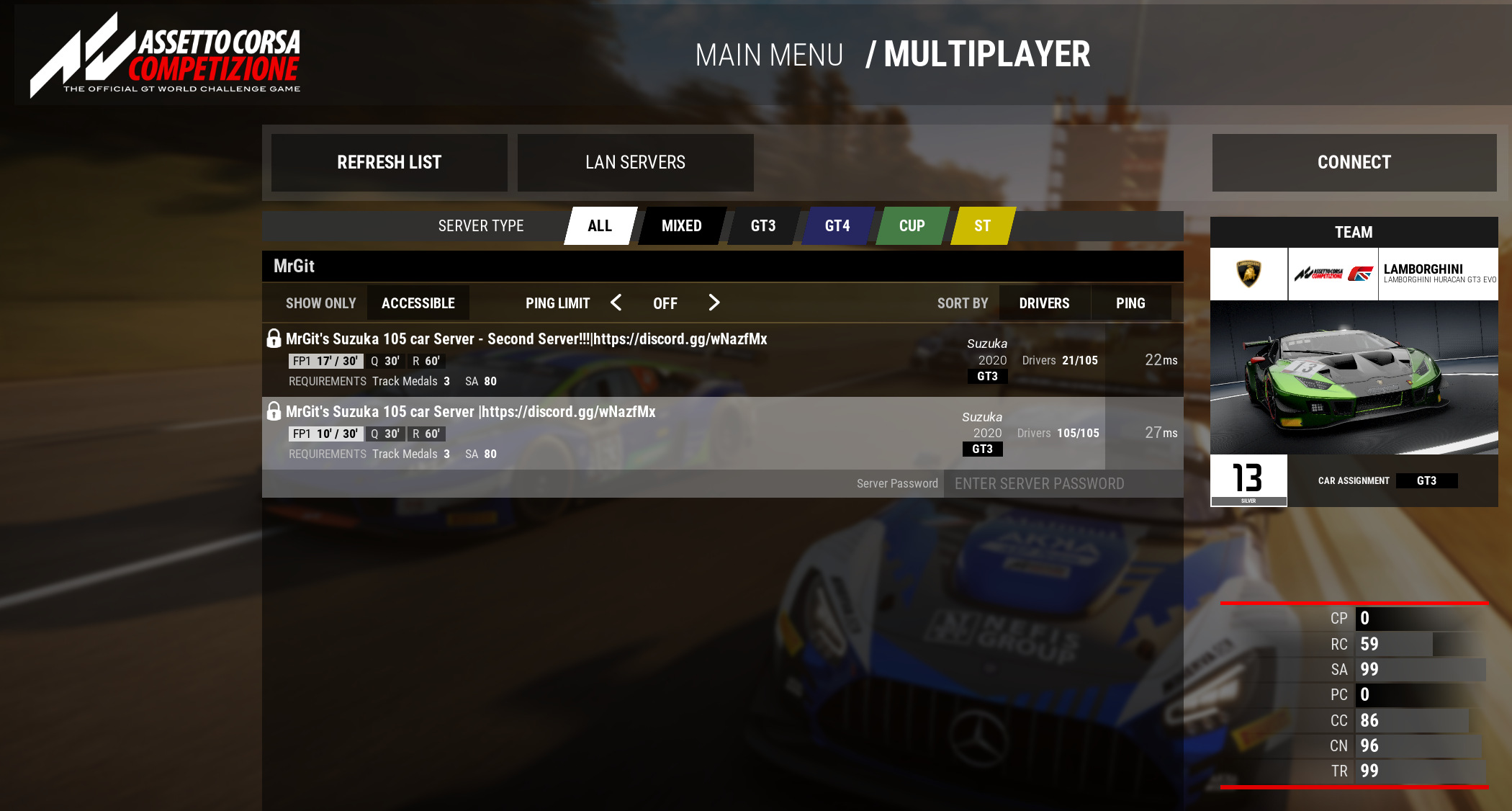Increase ping limit with right arrow
Image resolution: width=1512 pixels, height=811 pixels.
tap(714, 303)
